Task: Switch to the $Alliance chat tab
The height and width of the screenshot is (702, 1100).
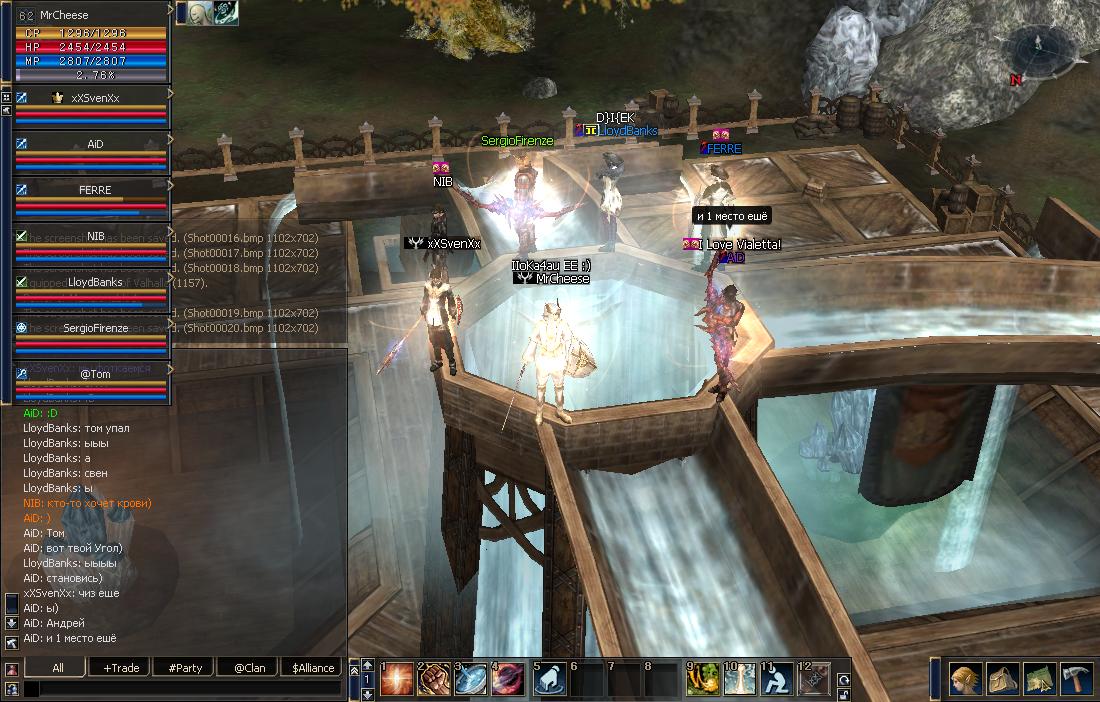Action: pyautogui.click(x=313, y=668)
